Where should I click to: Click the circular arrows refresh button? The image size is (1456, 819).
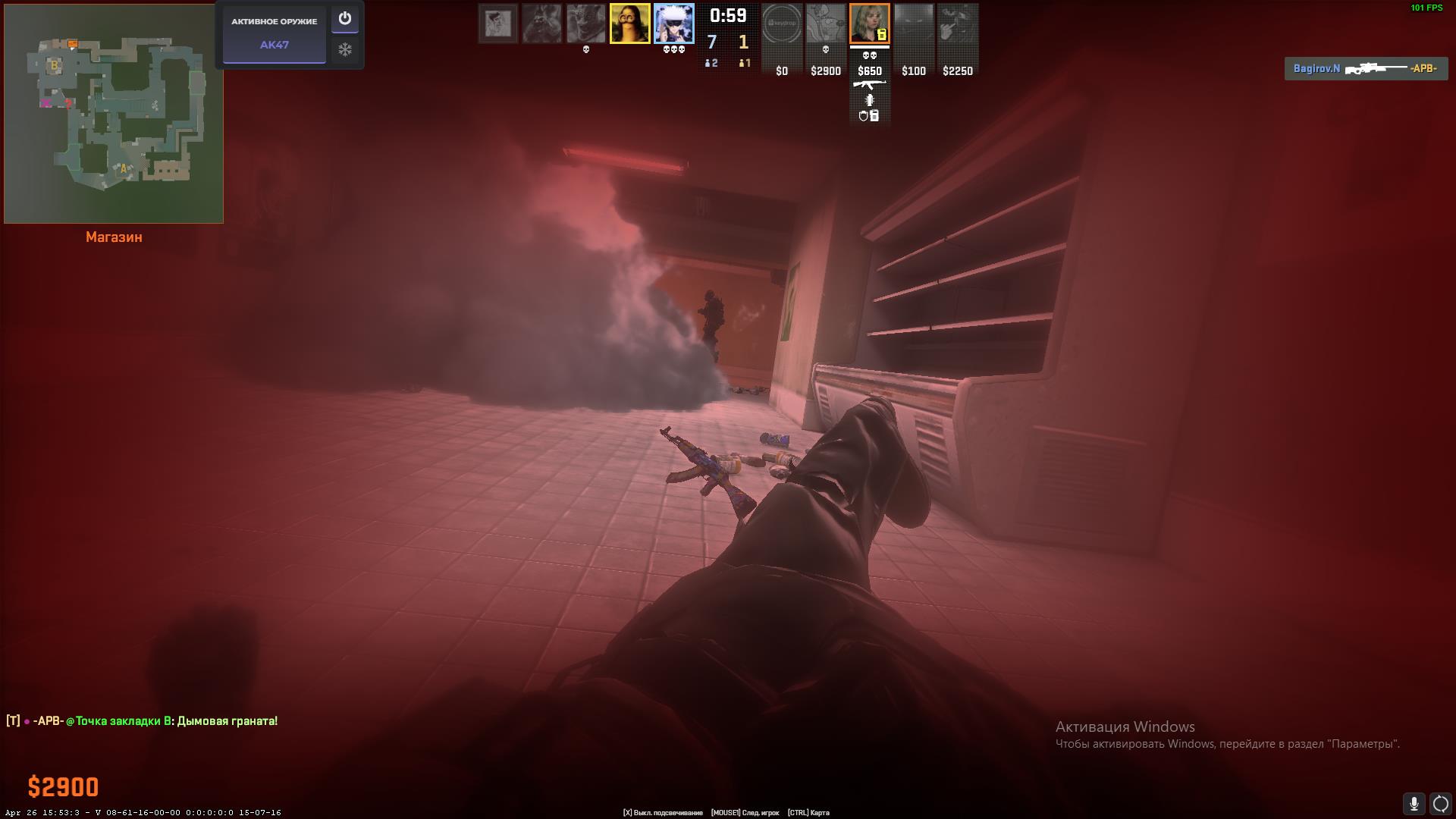(x=1440, y=803)
